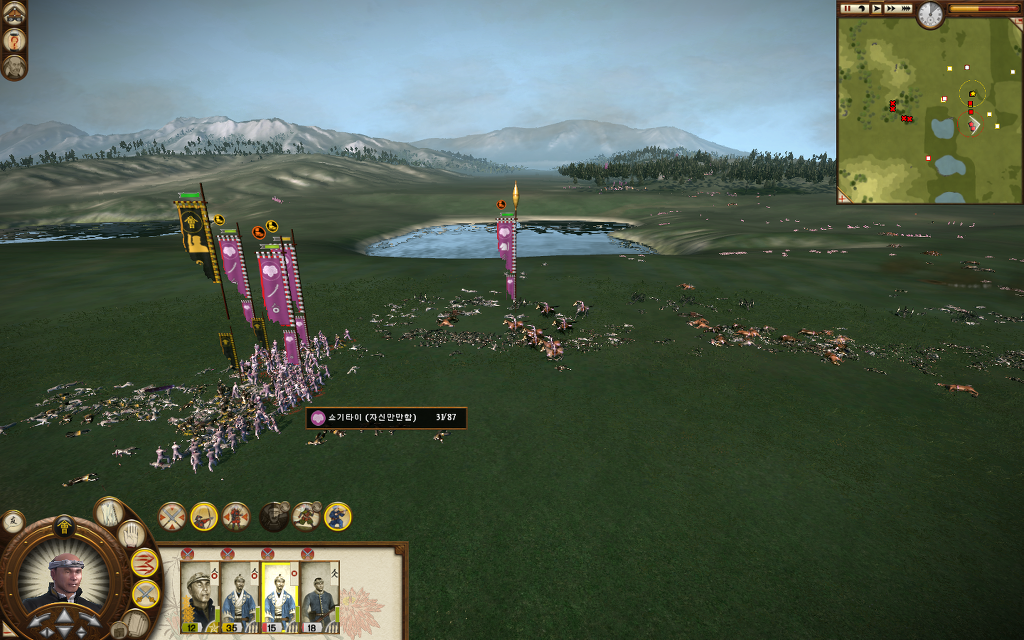Screen dimensions: 1024x640
Task: Open the advisor portrait button
Action: point(14,67)
